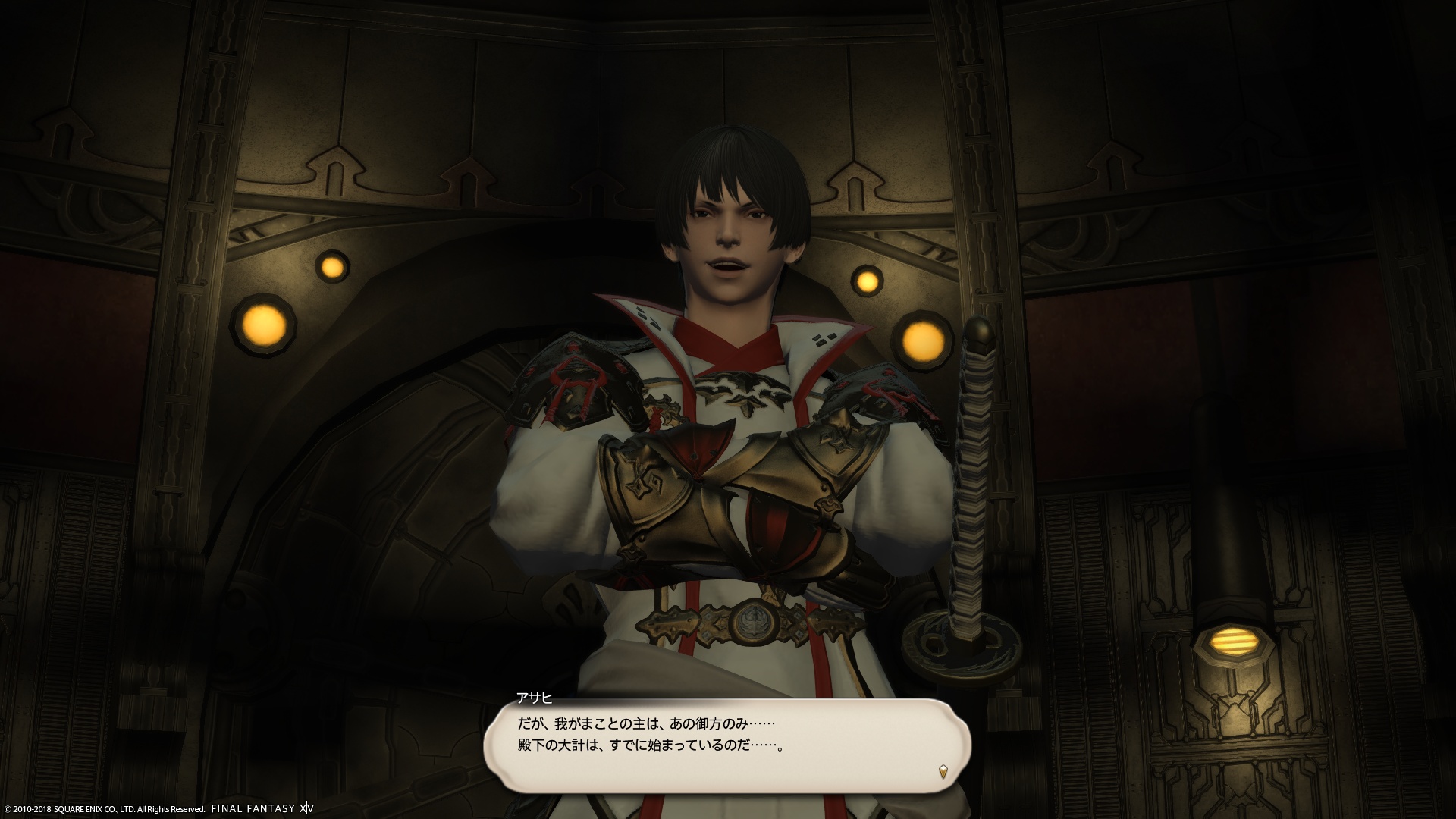Click the small upper-left wall light
The height and width of the screenshot is (819, 1456).
[332, 267]
